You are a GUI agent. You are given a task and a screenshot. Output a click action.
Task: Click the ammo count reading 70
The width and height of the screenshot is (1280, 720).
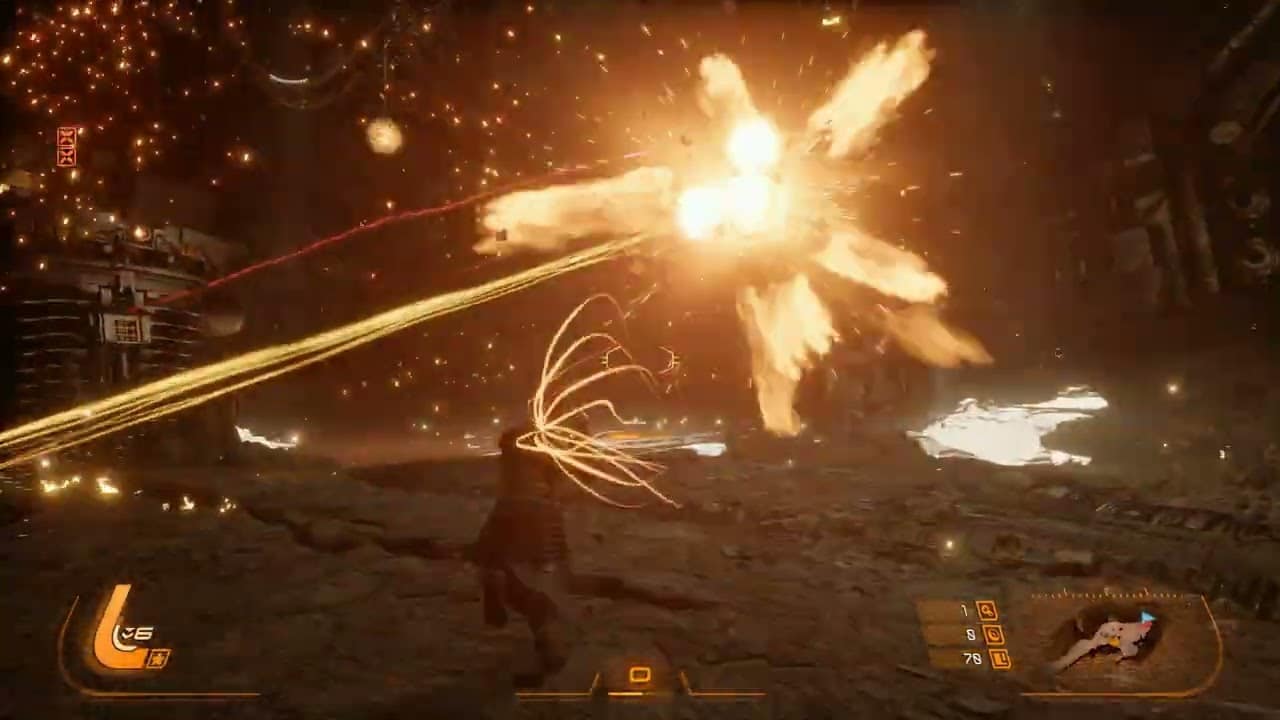click(x=971, y=658)
